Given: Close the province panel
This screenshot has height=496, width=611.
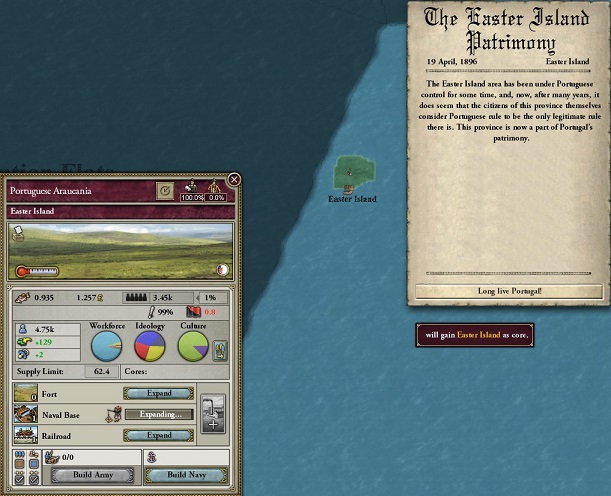Looking at the screenshot, I should coord(234,180).
